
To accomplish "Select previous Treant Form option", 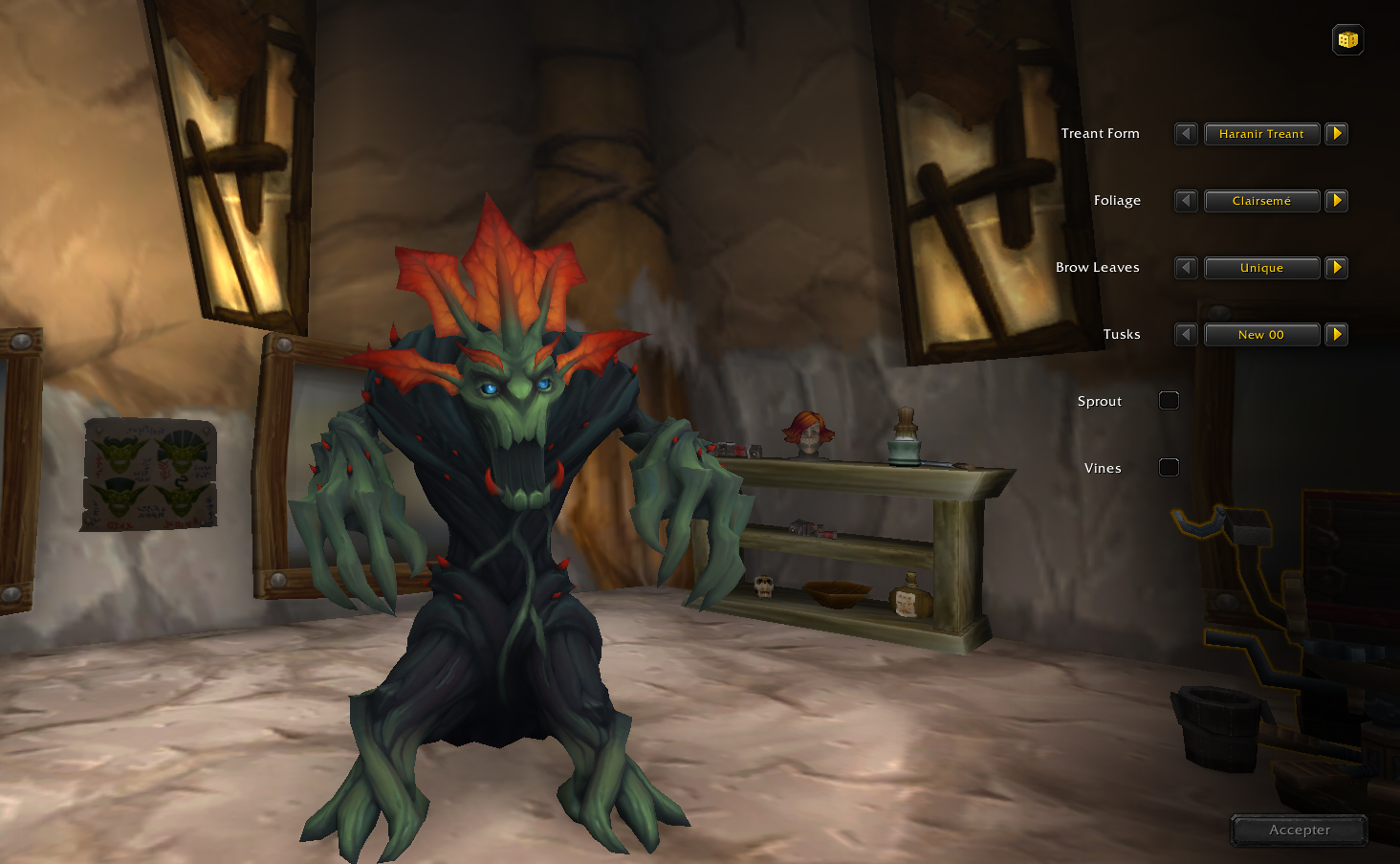I will 1186,134.
